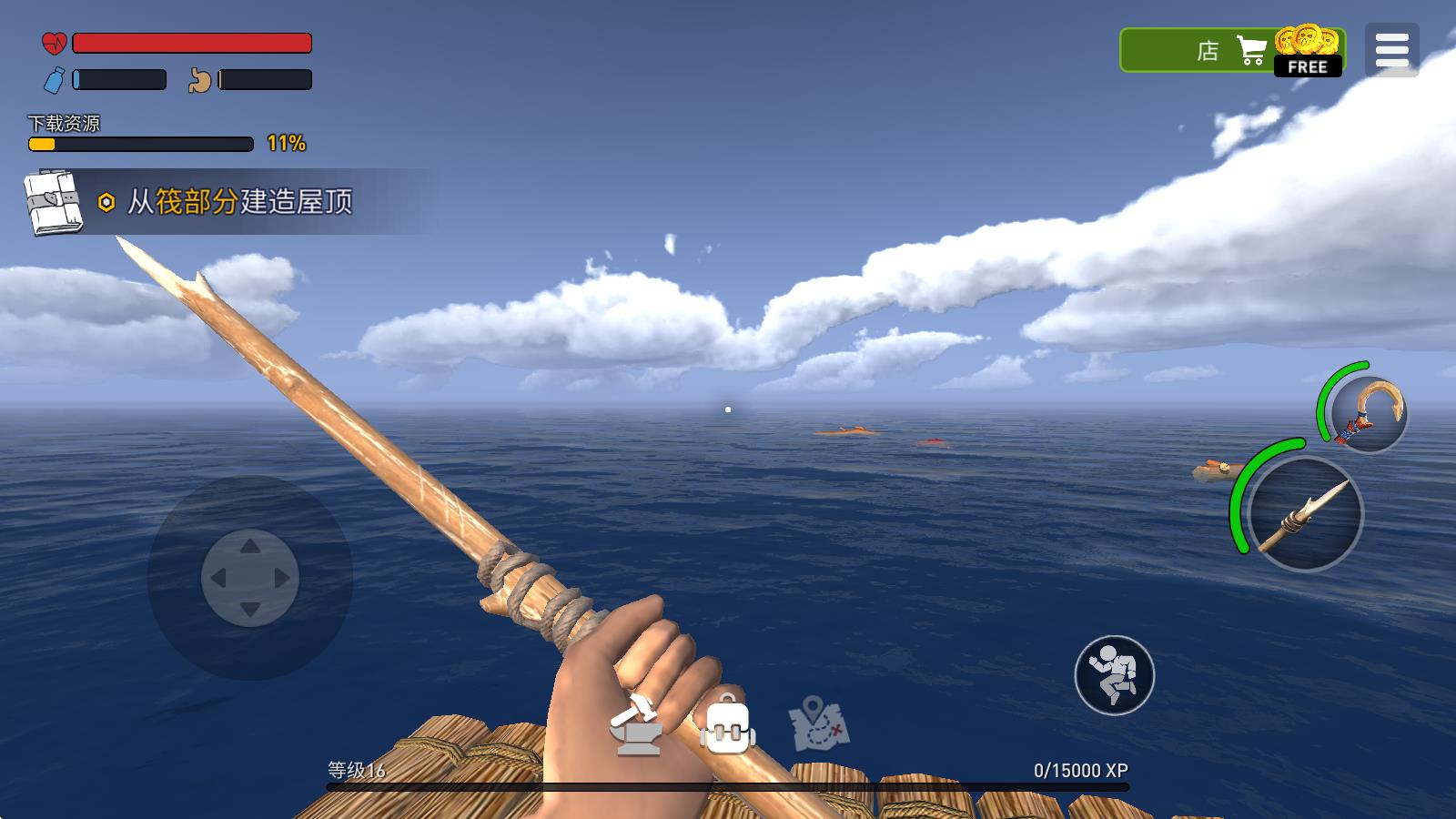Throw the hook with the hook button
Screen dimensions: 1456x819
click(x=1369, y=414)
